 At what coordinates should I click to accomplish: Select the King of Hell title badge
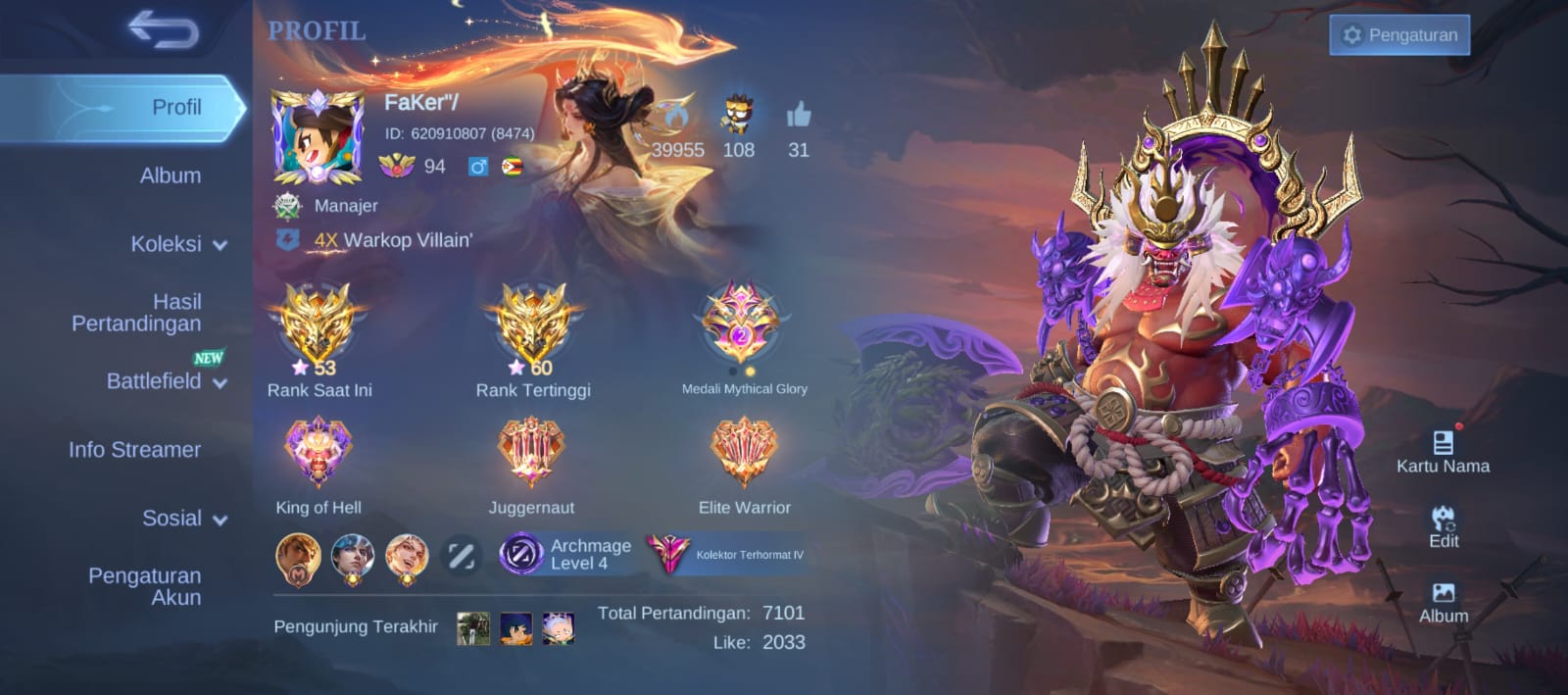[x=318, y=453]
